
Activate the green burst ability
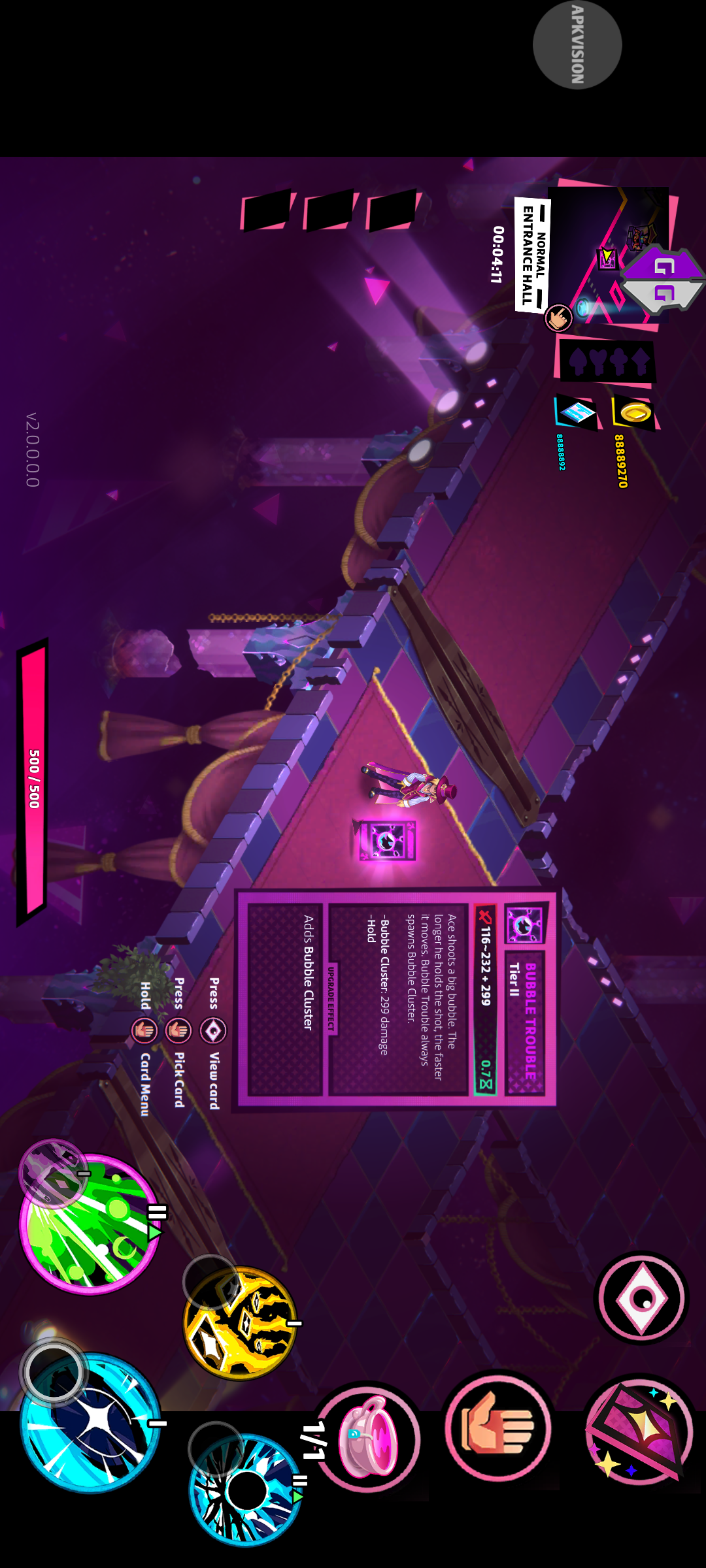tap(90, 1224)
